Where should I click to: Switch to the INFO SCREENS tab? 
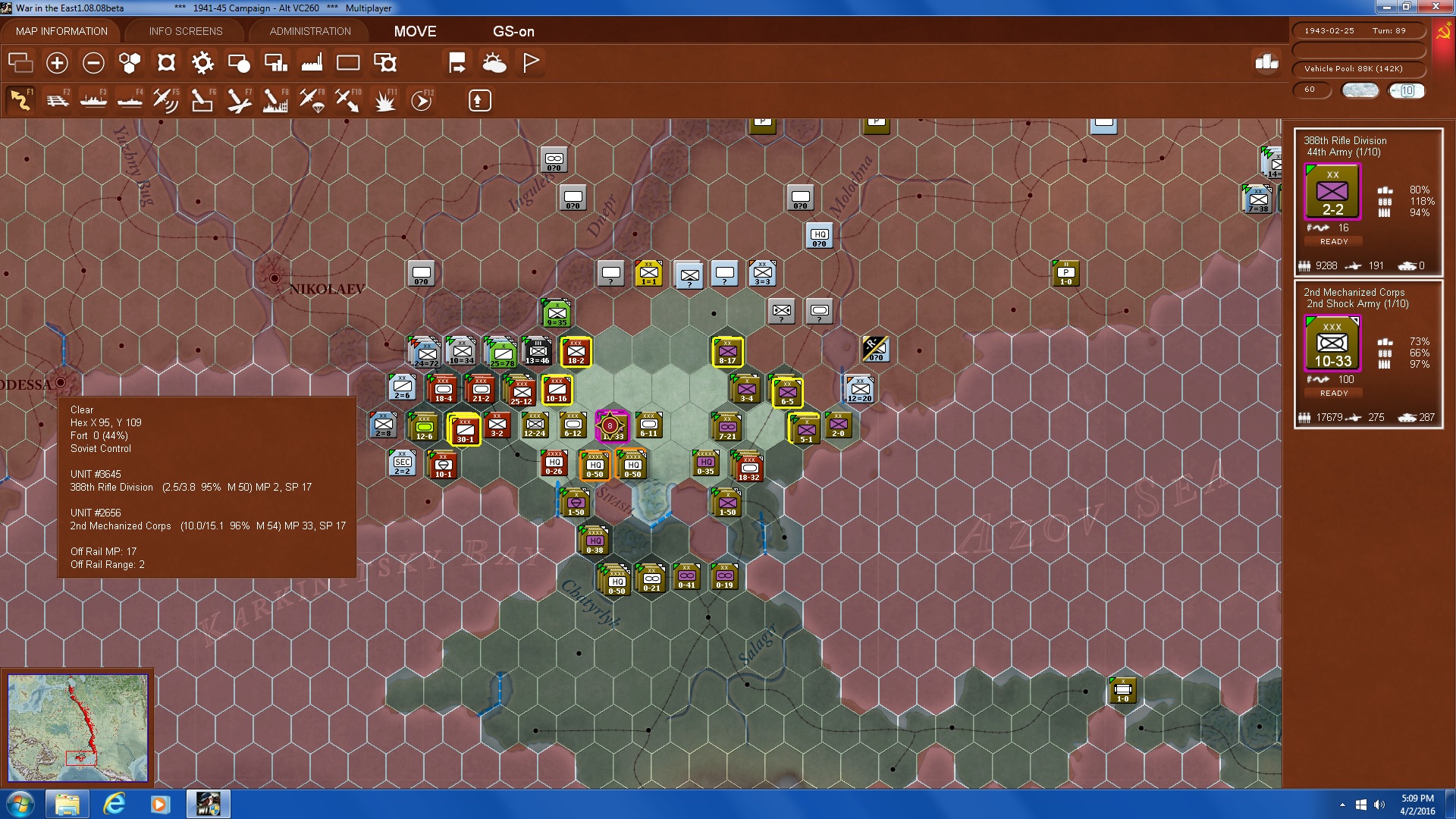tap(185, 31)
